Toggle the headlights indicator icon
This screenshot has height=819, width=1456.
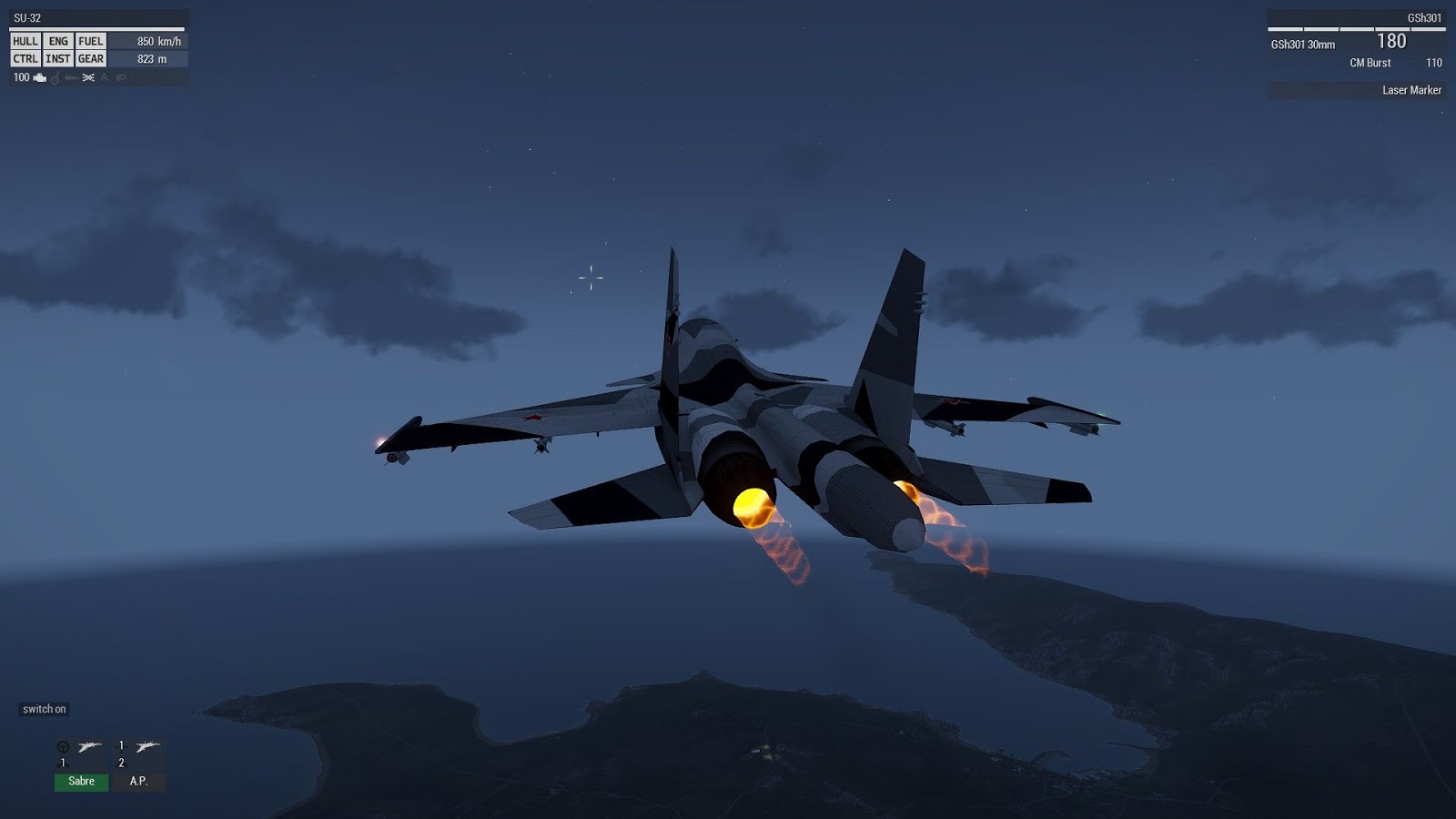(70, 78)
